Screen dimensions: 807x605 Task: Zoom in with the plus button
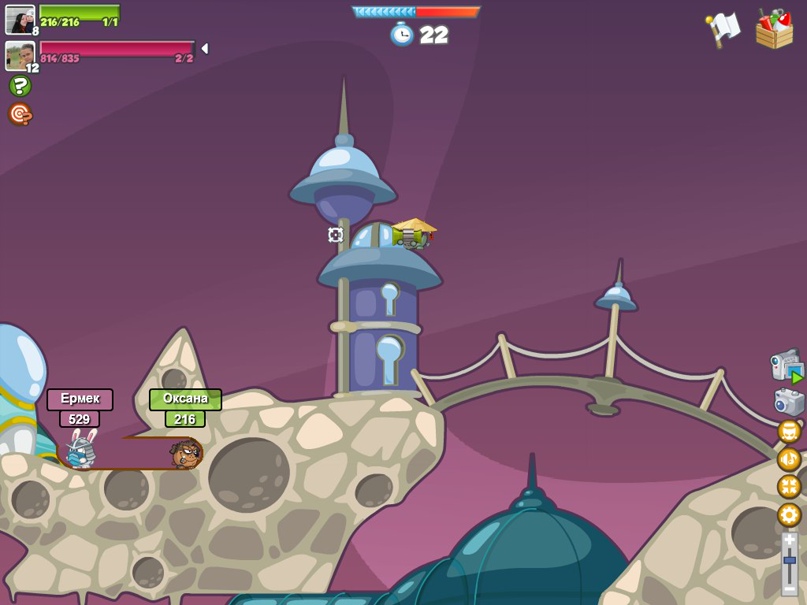tap(790, 540)
